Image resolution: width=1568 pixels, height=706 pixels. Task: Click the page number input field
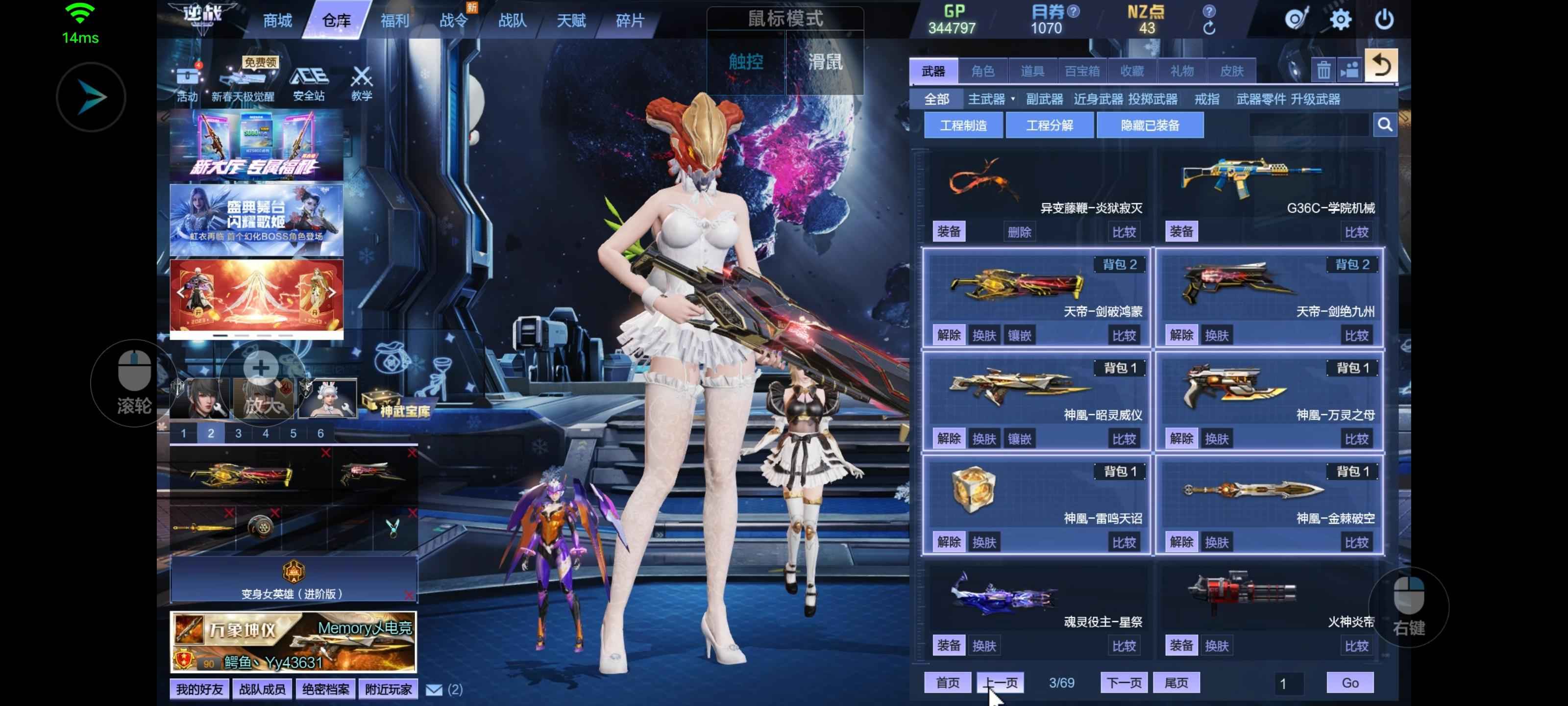coord(1287,683)
